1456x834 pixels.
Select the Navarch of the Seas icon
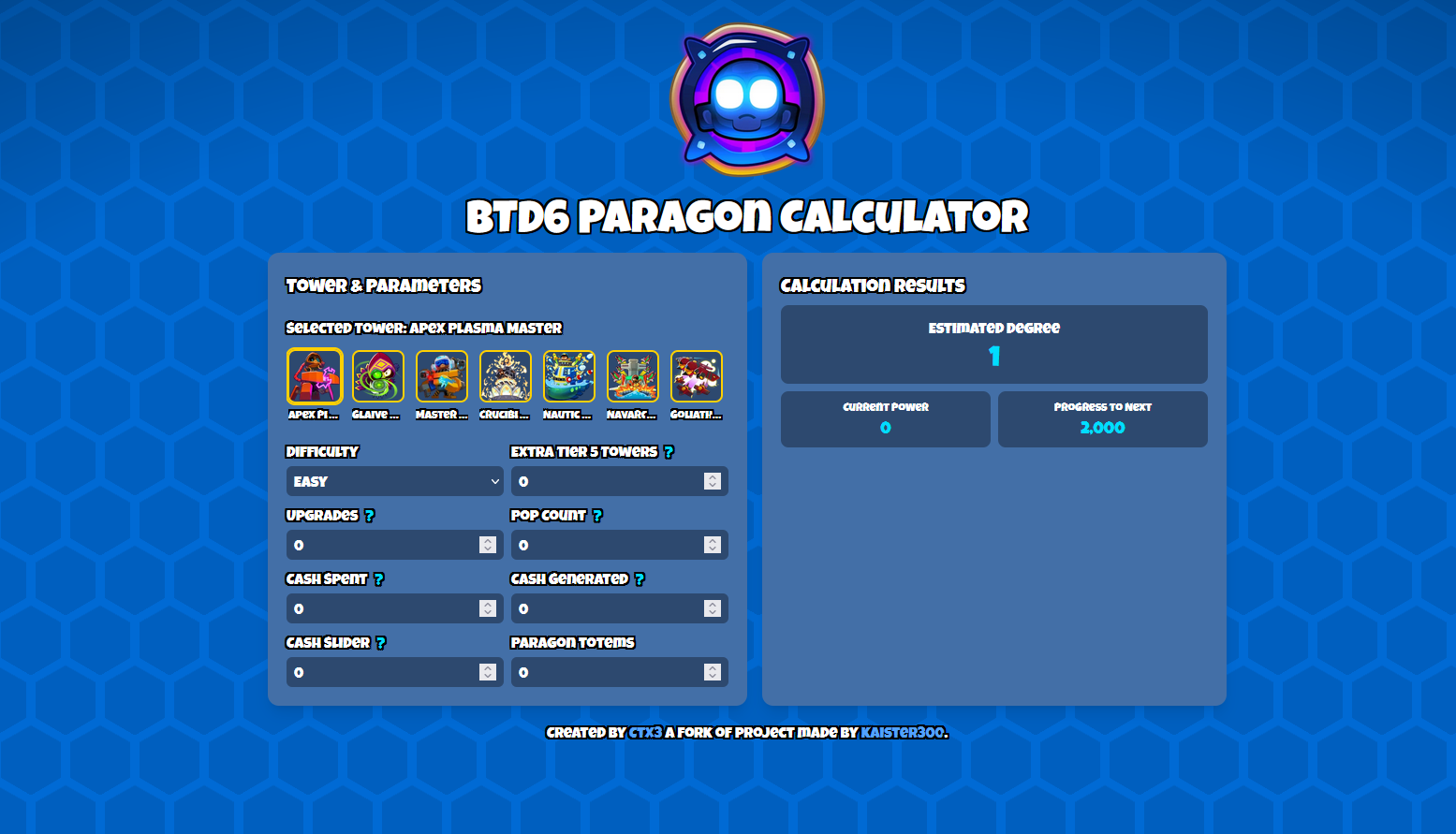coord(632,374)
